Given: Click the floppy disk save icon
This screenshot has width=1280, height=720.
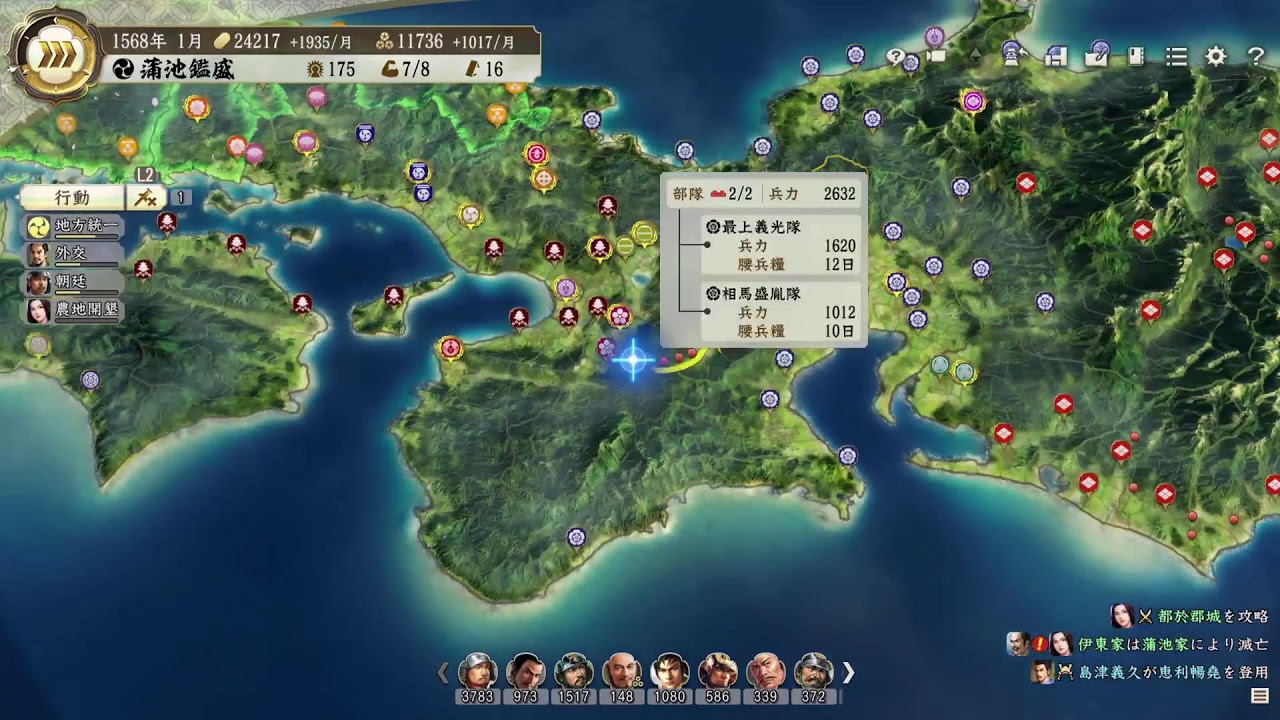Looking at the screenshot, I should [1054, 57].
